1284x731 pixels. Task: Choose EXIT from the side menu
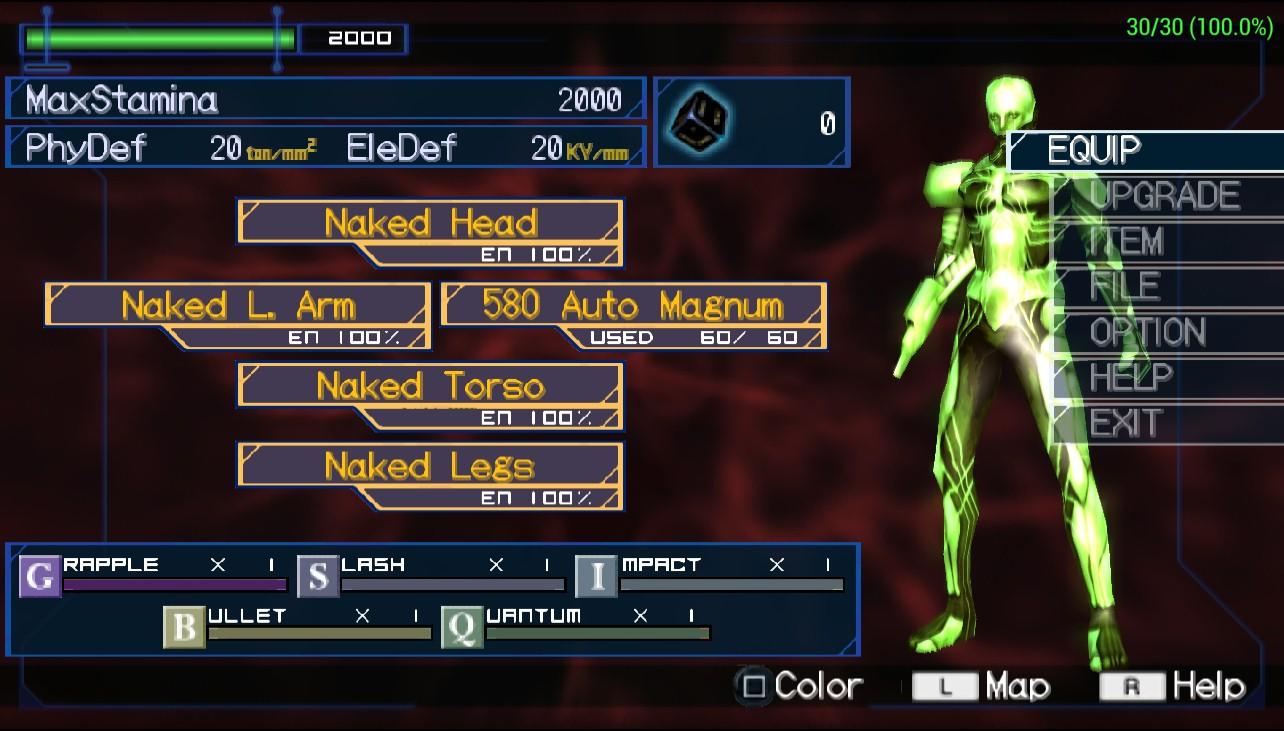[x=1126, y=423]
